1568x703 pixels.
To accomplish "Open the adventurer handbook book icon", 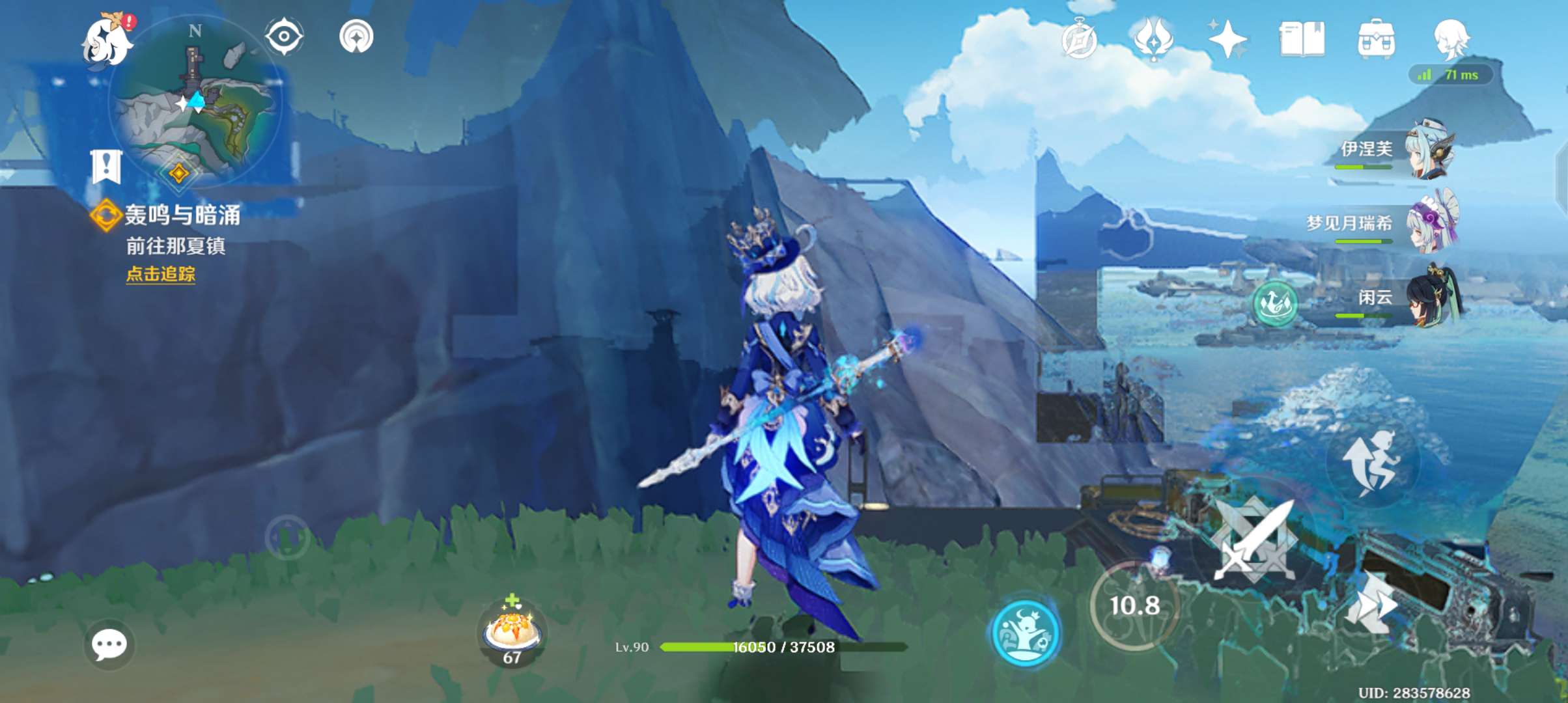I will [x=1302, y=39].
